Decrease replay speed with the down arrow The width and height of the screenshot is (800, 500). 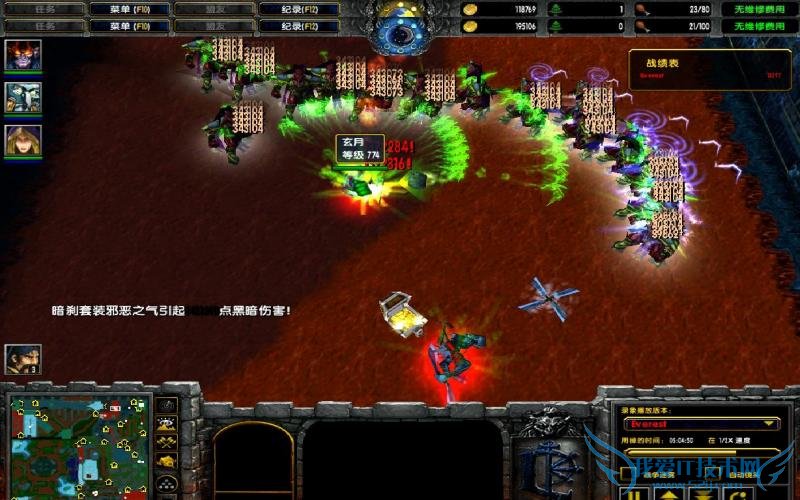[x=703, y=494]
